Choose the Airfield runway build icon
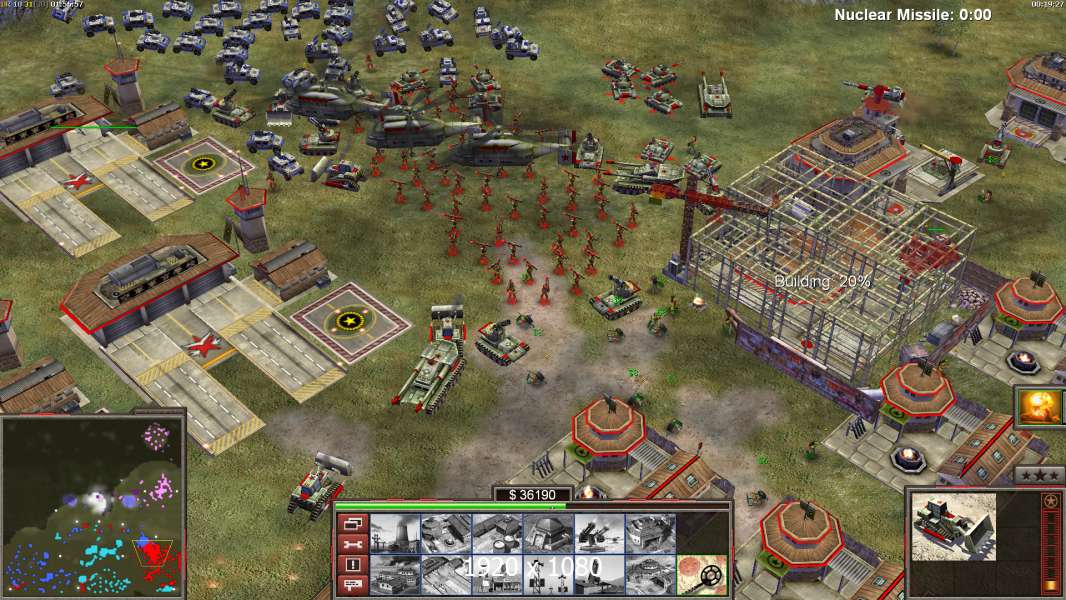 click(445, 574)
